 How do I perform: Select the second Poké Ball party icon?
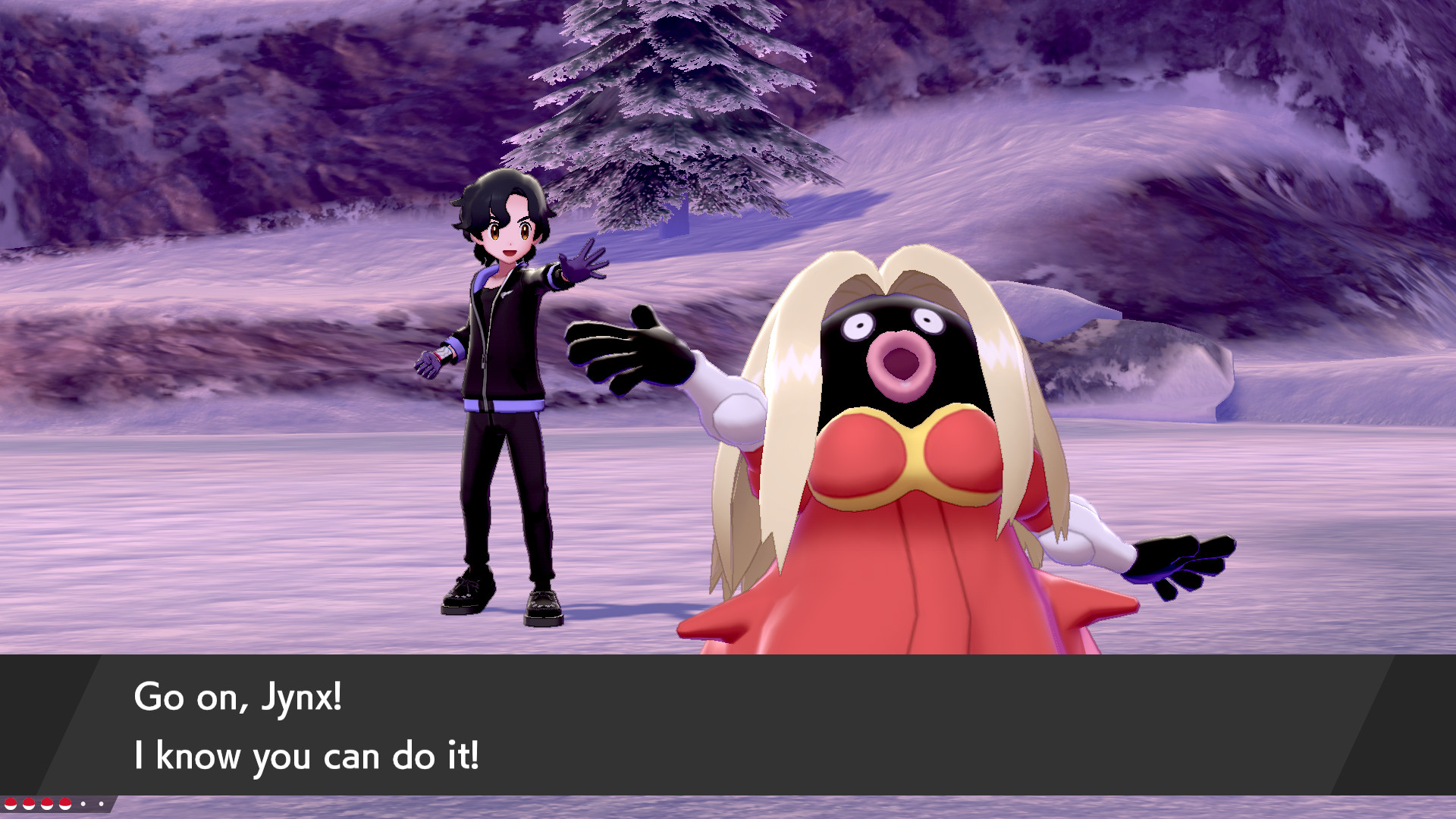coord(29,804)
